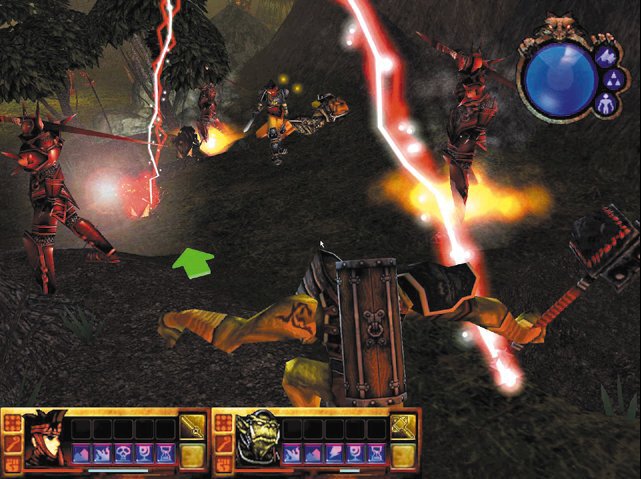Click the orc's hammer weapon slot
641x479 pixels.
[403, 428]
